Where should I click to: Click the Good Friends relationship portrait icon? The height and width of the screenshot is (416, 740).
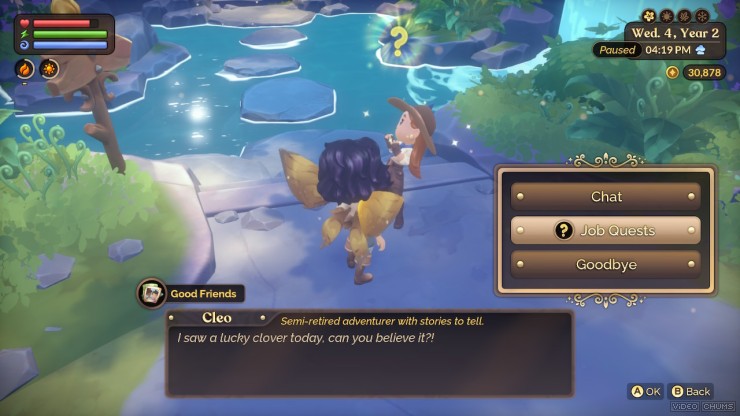point(152,293)
